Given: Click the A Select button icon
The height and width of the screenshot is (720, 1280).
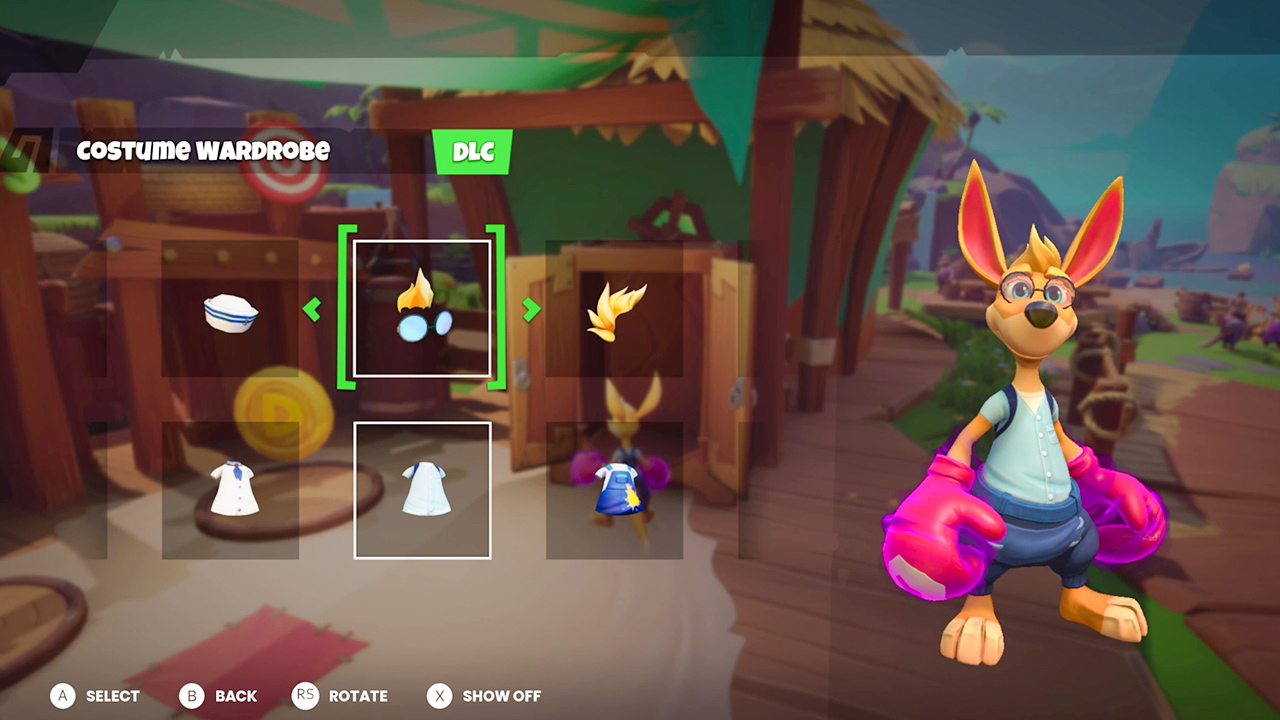Looking at the screenshot, I should click(64, 696).
